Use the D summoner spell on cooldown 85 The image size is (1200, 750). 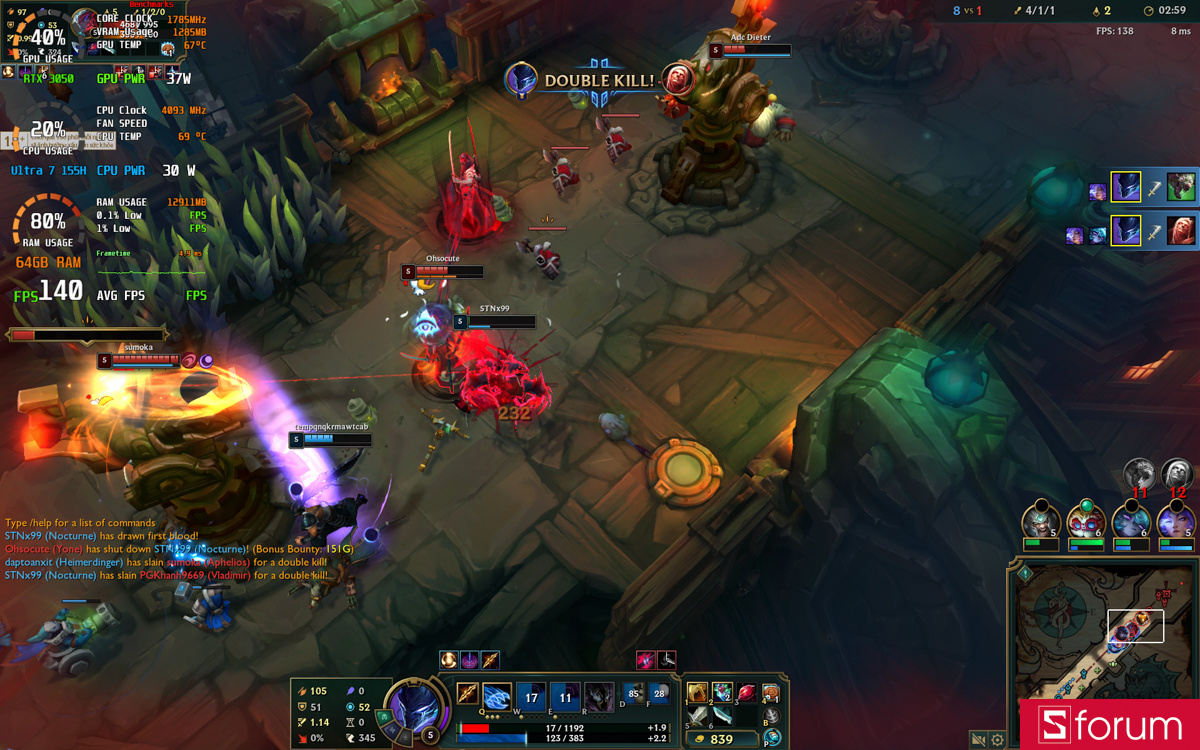pyautogui.click(x=633, y=693)
